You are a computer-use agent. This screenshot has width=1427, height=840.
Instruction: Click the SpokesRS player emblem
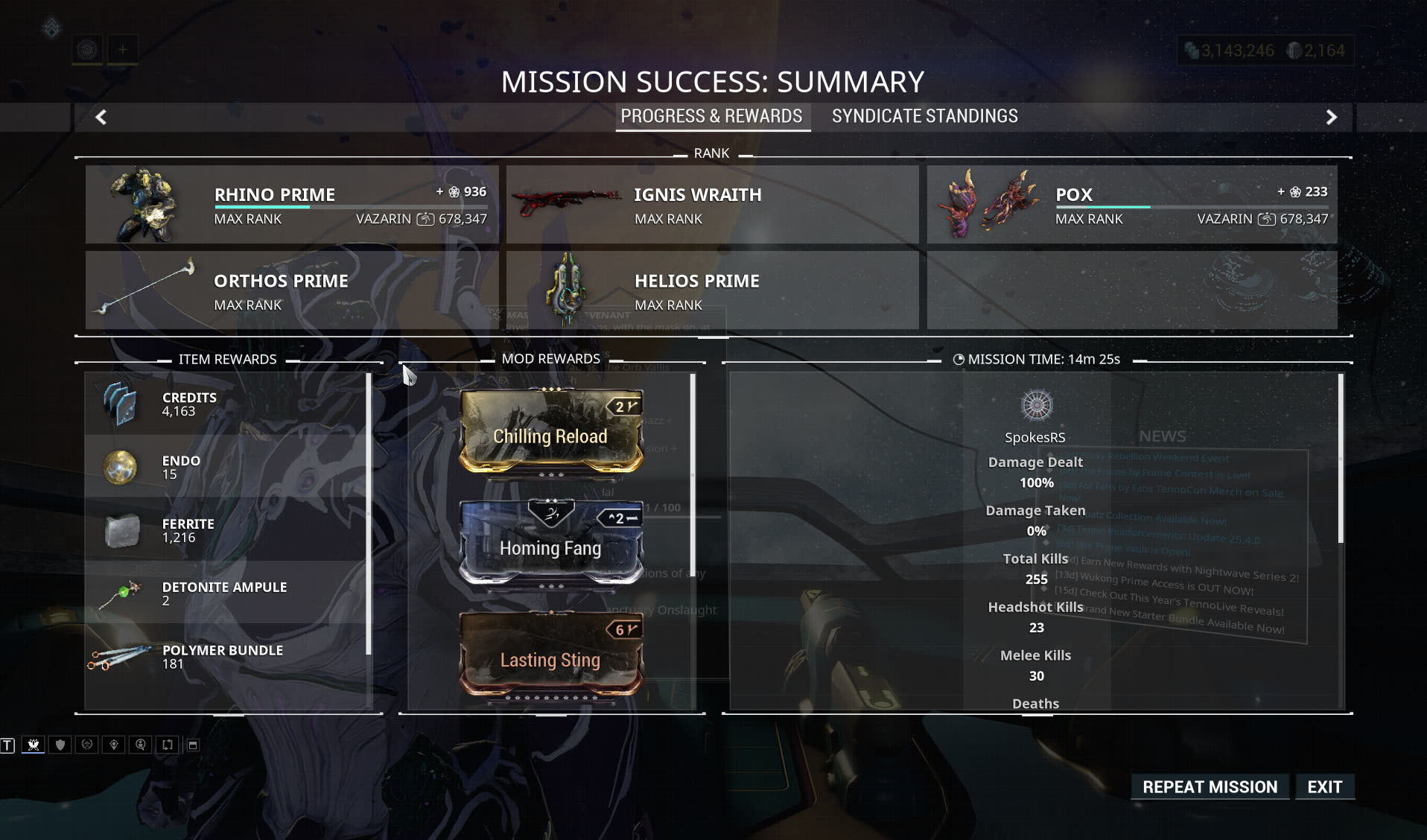1036,406
